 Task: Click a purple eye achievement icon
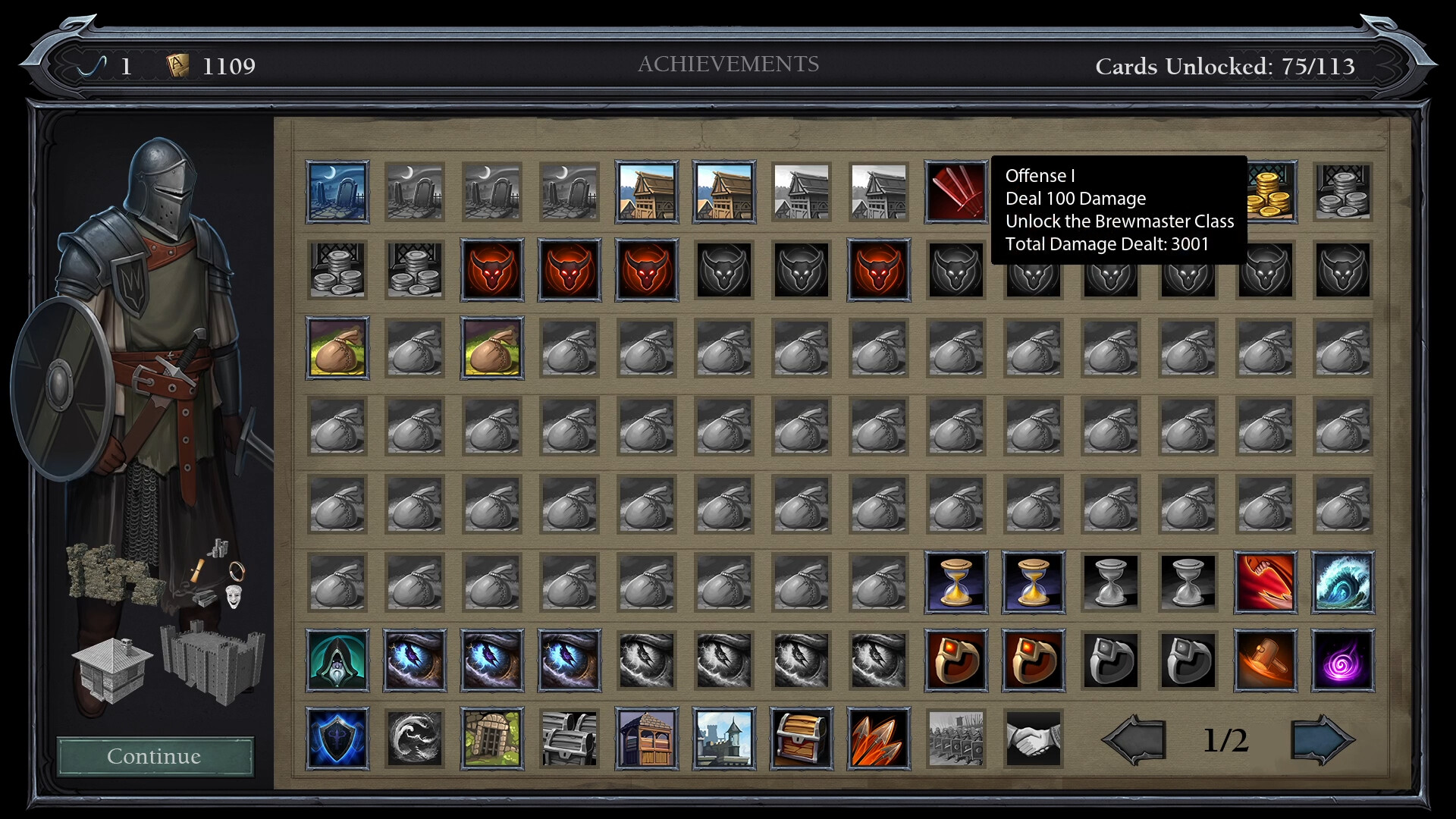[x=415, y=660]
